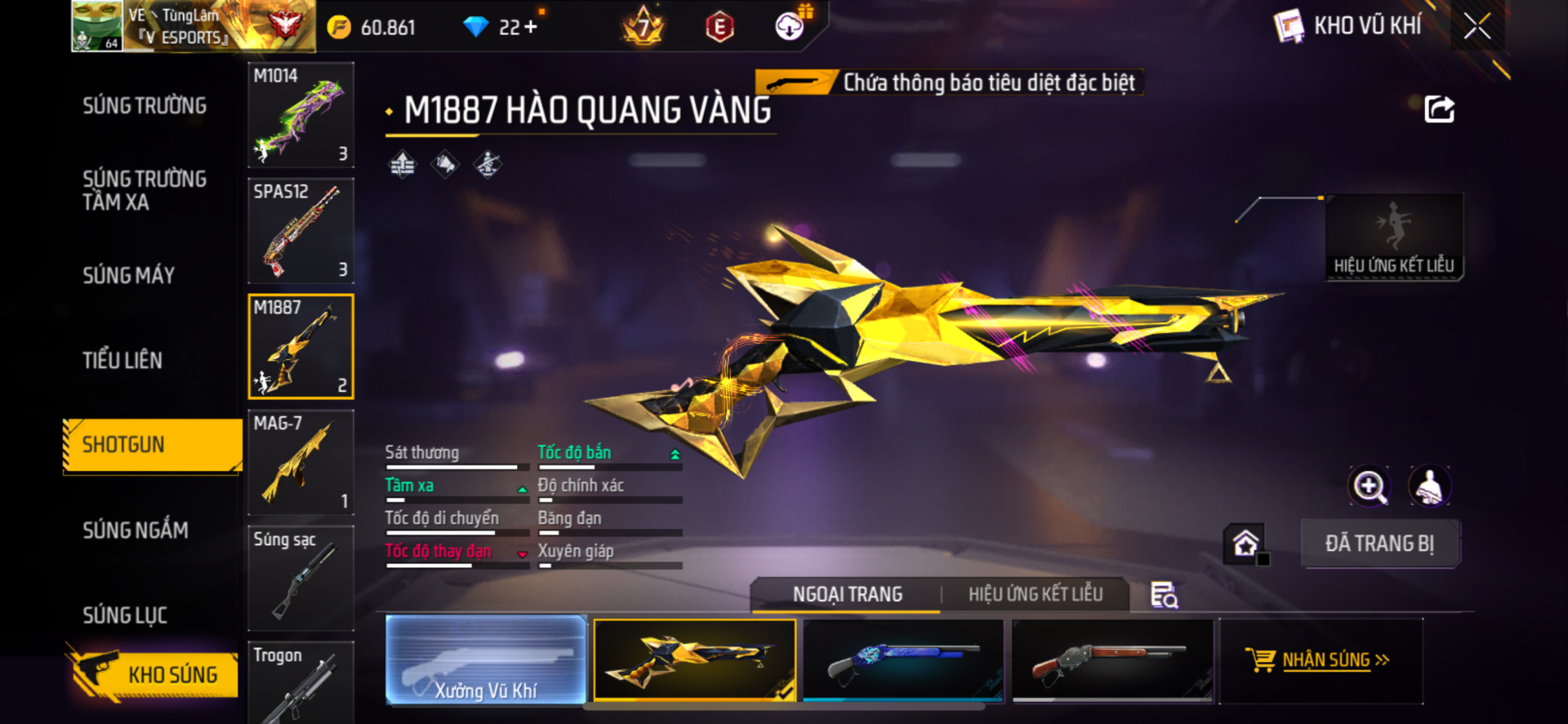Viewport: 1568px width, 724px height.
Task: Switch to the Hiệu Ứng Kết Liễu tab
Action: point(1036,594)
